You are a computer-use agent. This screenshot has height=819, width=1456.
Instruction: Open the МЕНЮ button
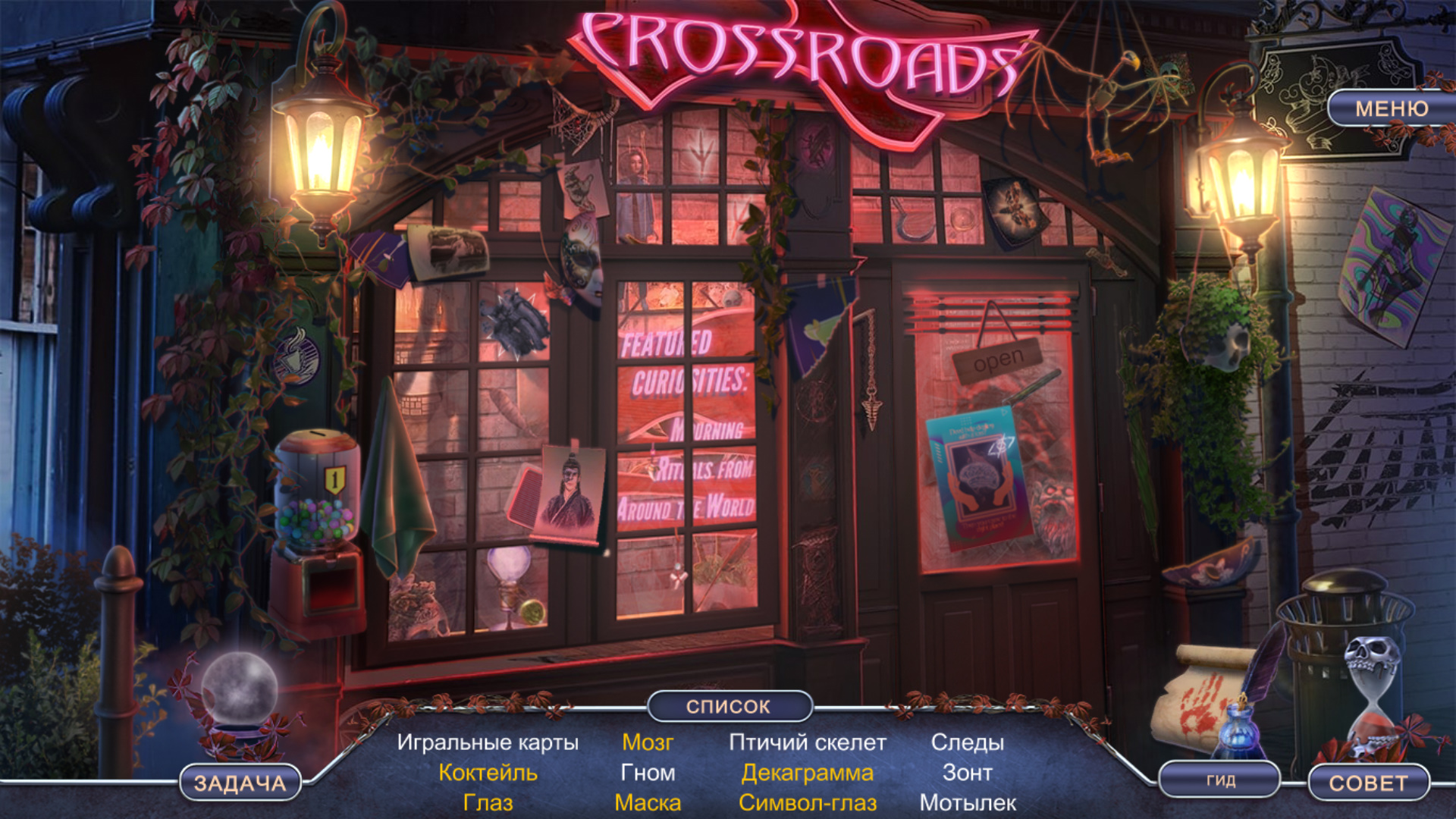point(1391,109)
